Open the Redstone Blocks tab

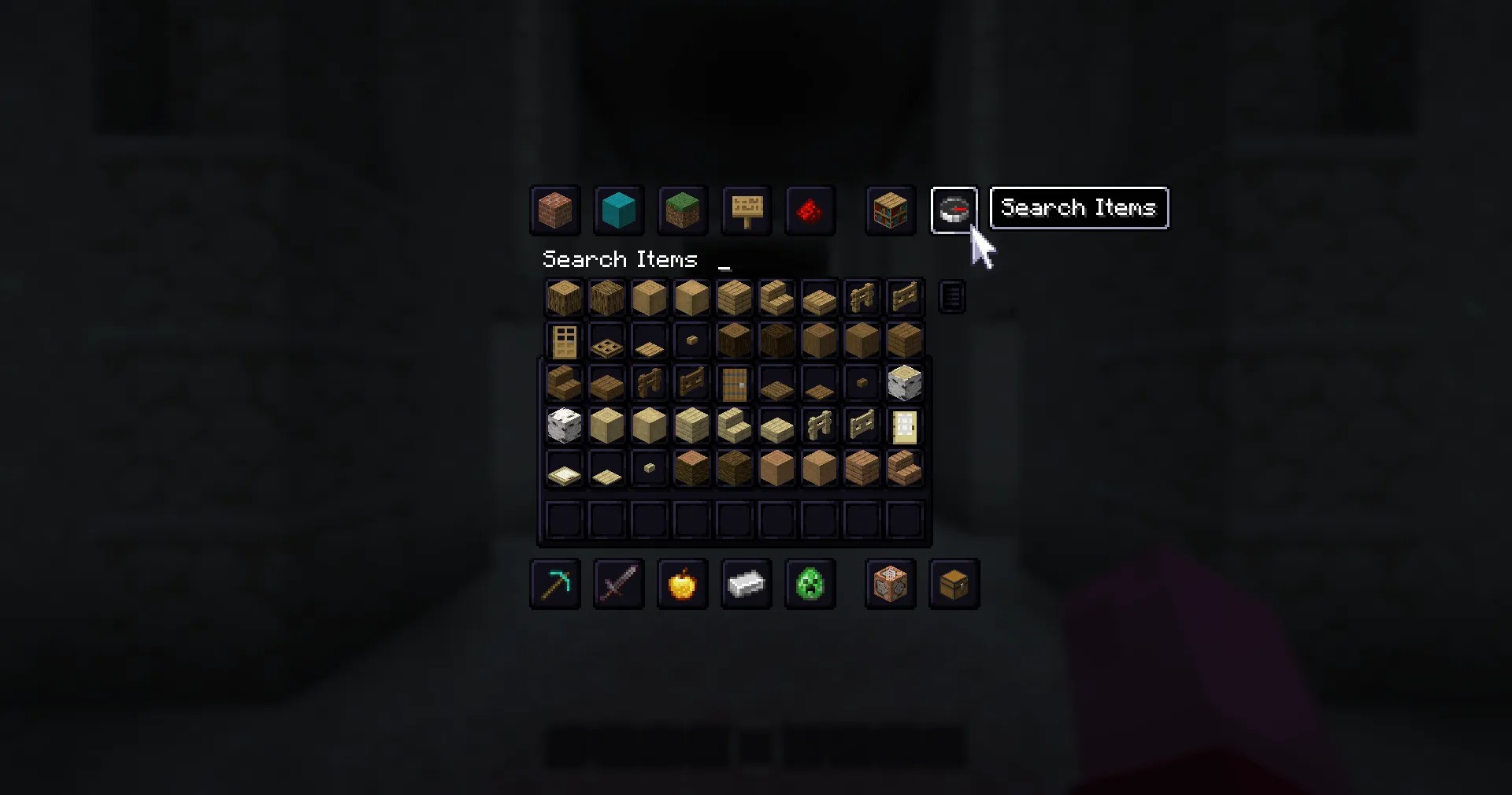coord(810,210)
